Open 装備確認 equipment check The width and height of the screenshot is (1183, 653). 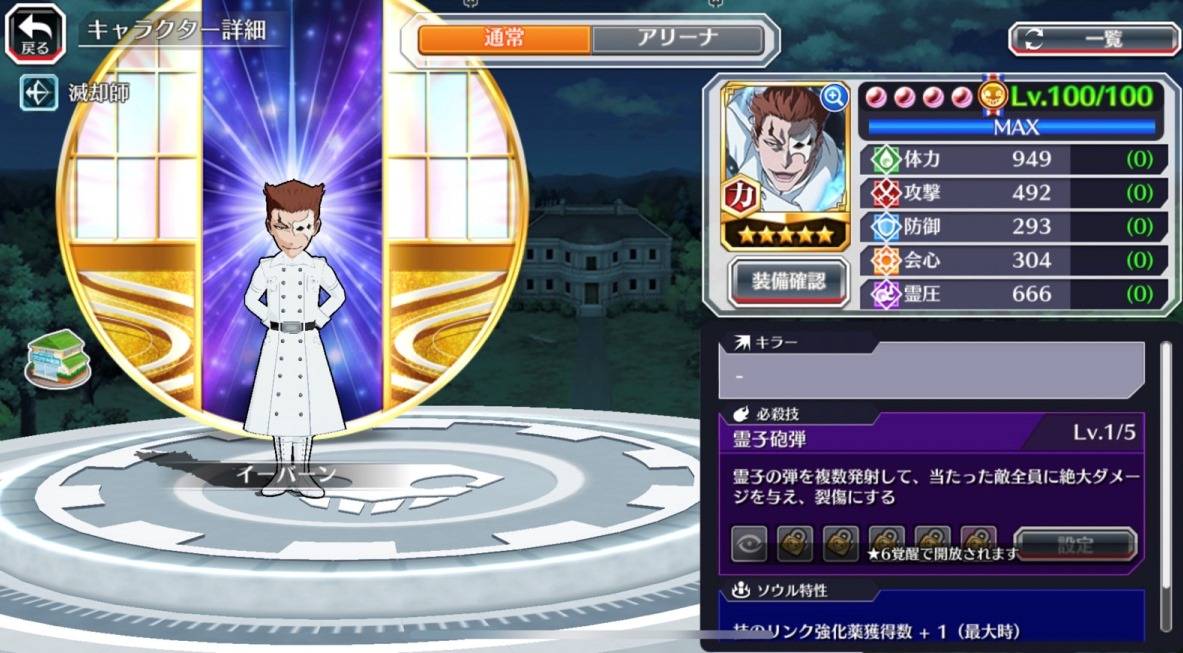point(789,282)
